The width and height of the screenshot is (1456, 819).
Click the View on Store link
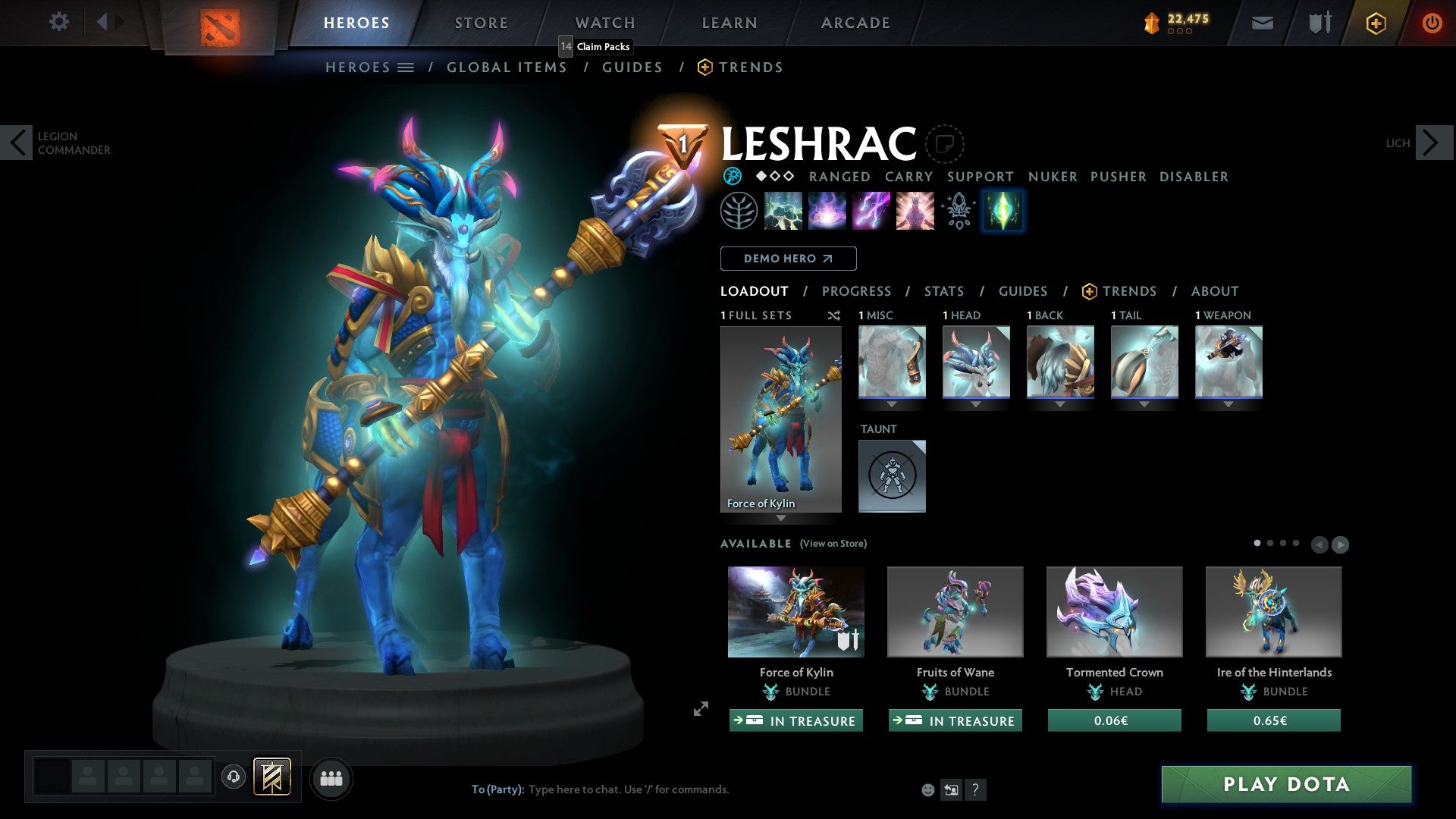833,544
